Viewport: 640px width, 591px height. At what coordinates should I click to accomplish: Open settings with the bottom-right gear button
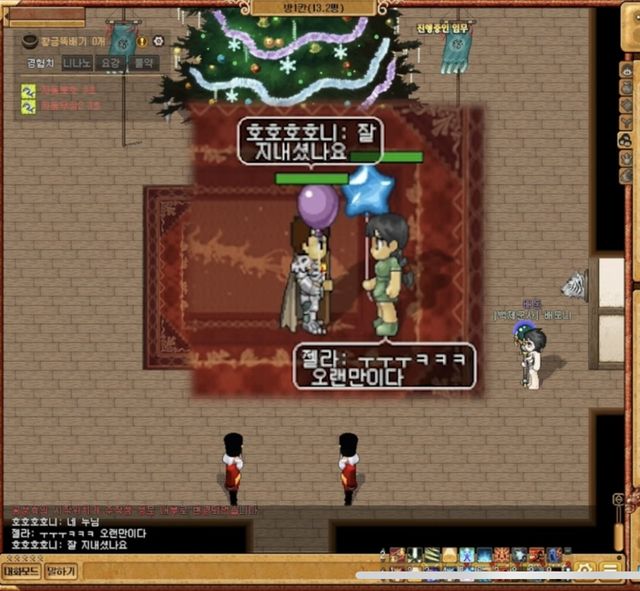[586, 570]
